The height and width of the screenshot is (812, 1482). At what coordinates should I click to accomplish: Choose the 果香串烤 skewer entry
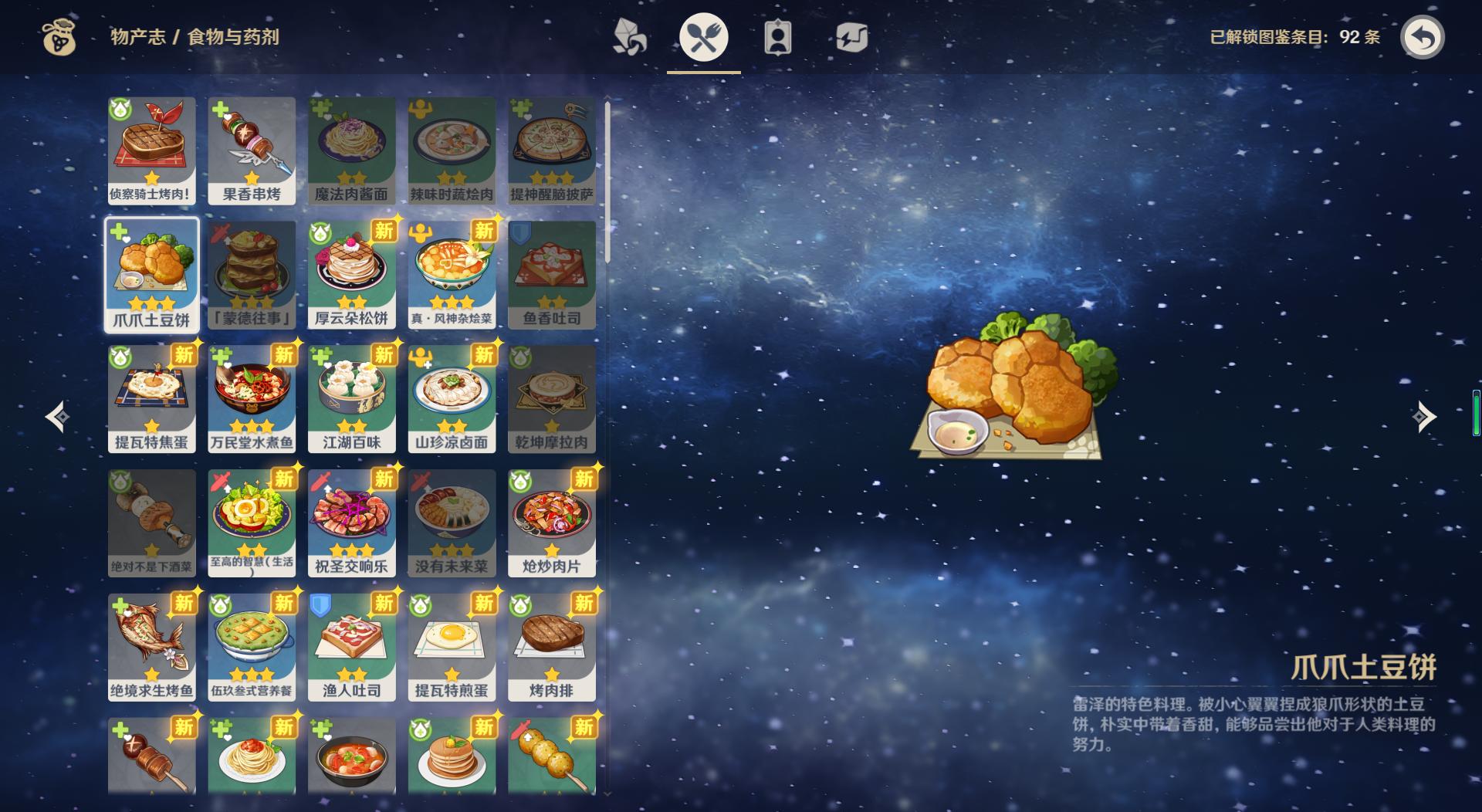[252, 150]
